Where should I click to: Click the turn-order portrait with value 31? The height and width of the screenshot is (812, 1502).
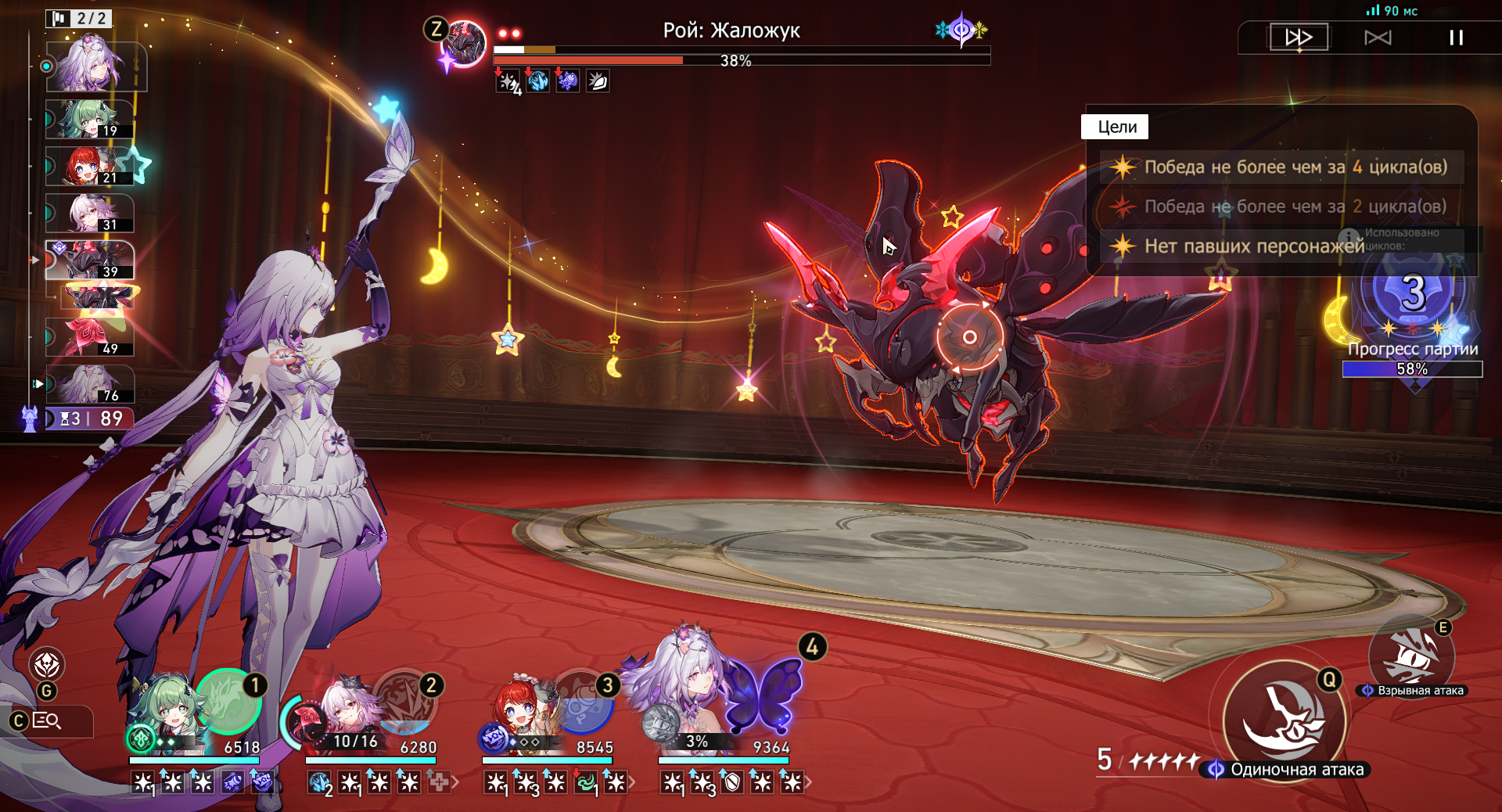tap(88, 214)
